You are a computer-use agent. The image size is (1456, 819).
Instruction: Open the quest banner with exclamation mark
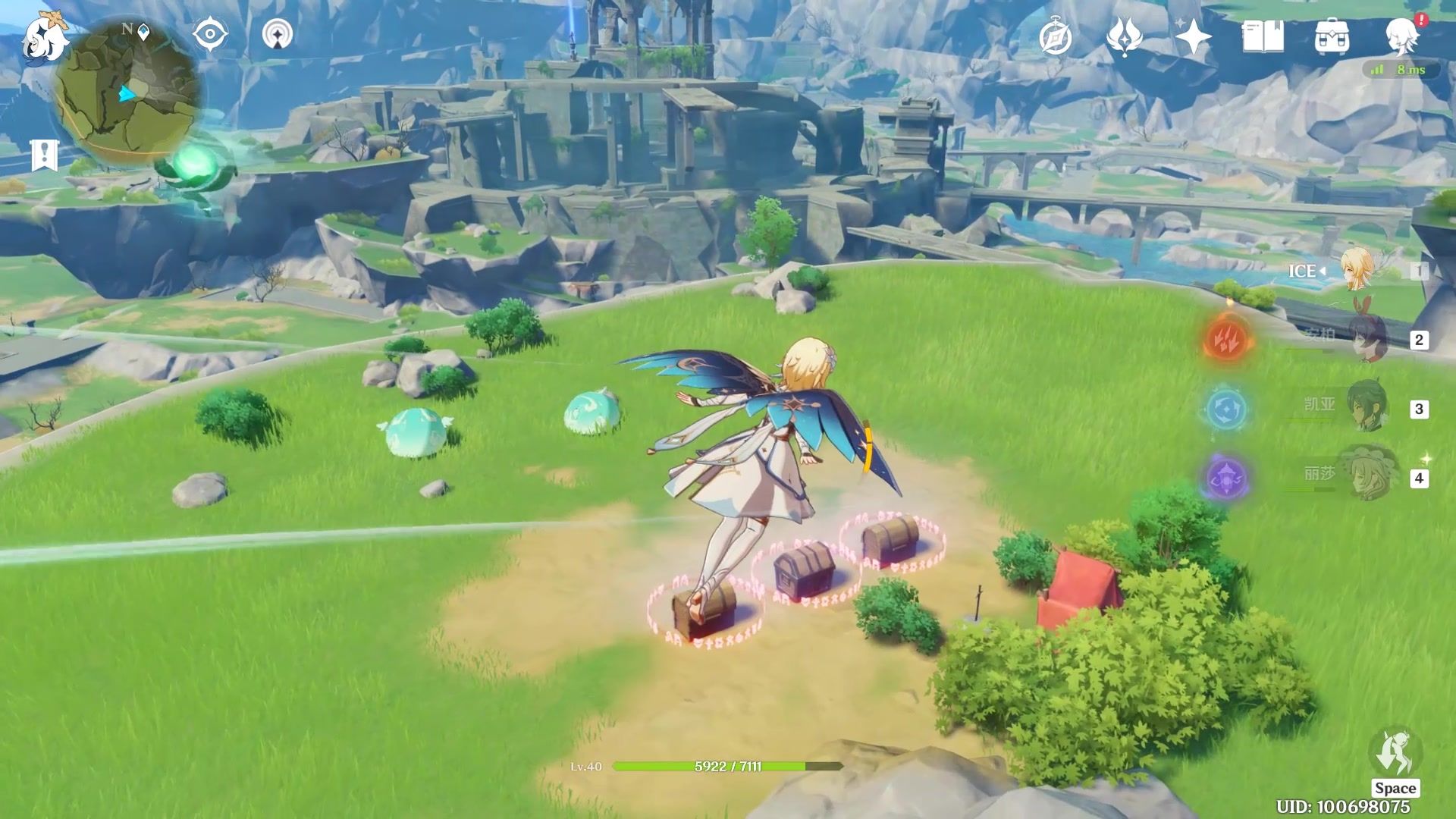pyautogui.click(x=45, y=155)
